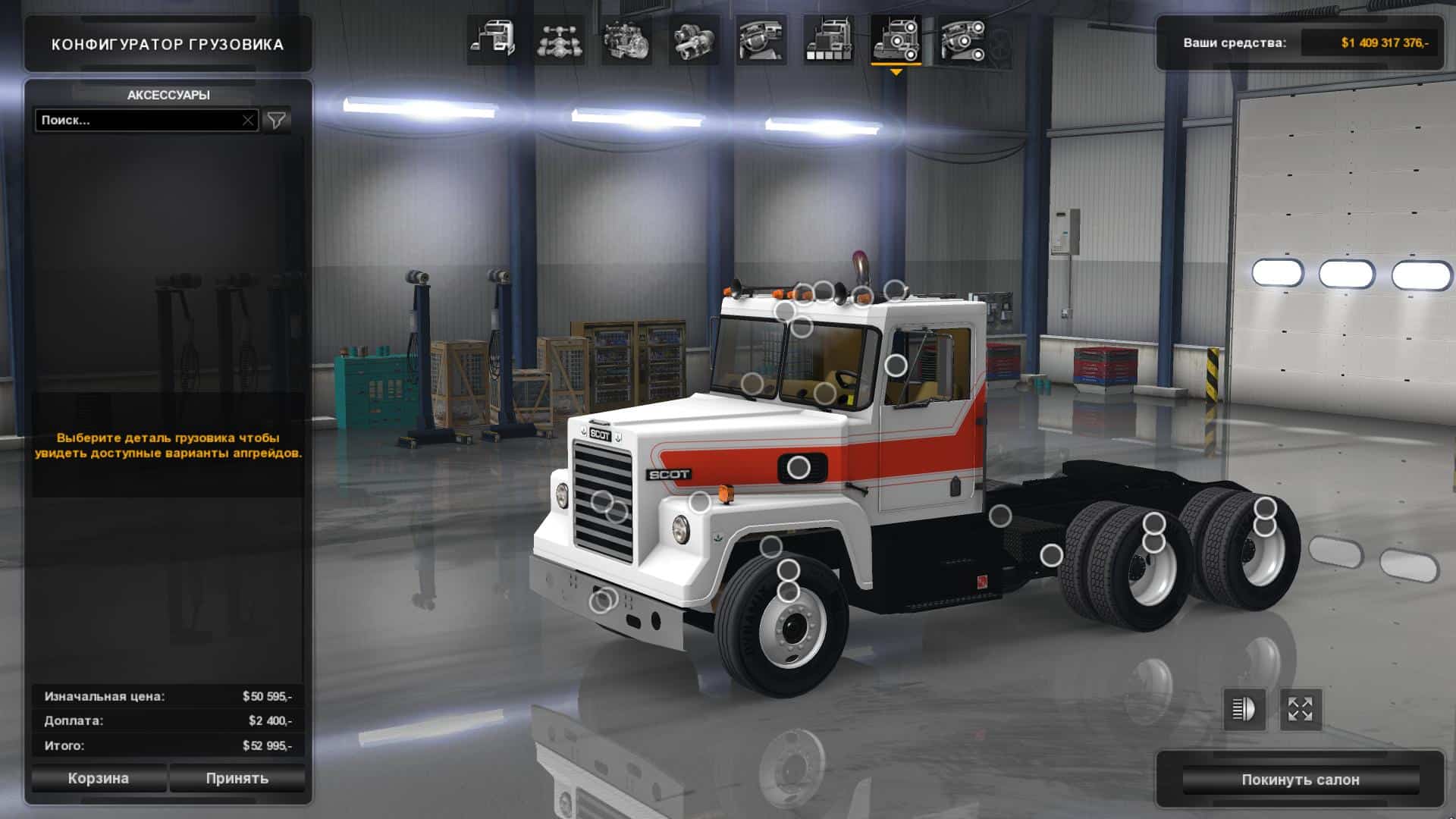
Task: Select the upgrade node on the steering wheel
Action: click(824, 393)
